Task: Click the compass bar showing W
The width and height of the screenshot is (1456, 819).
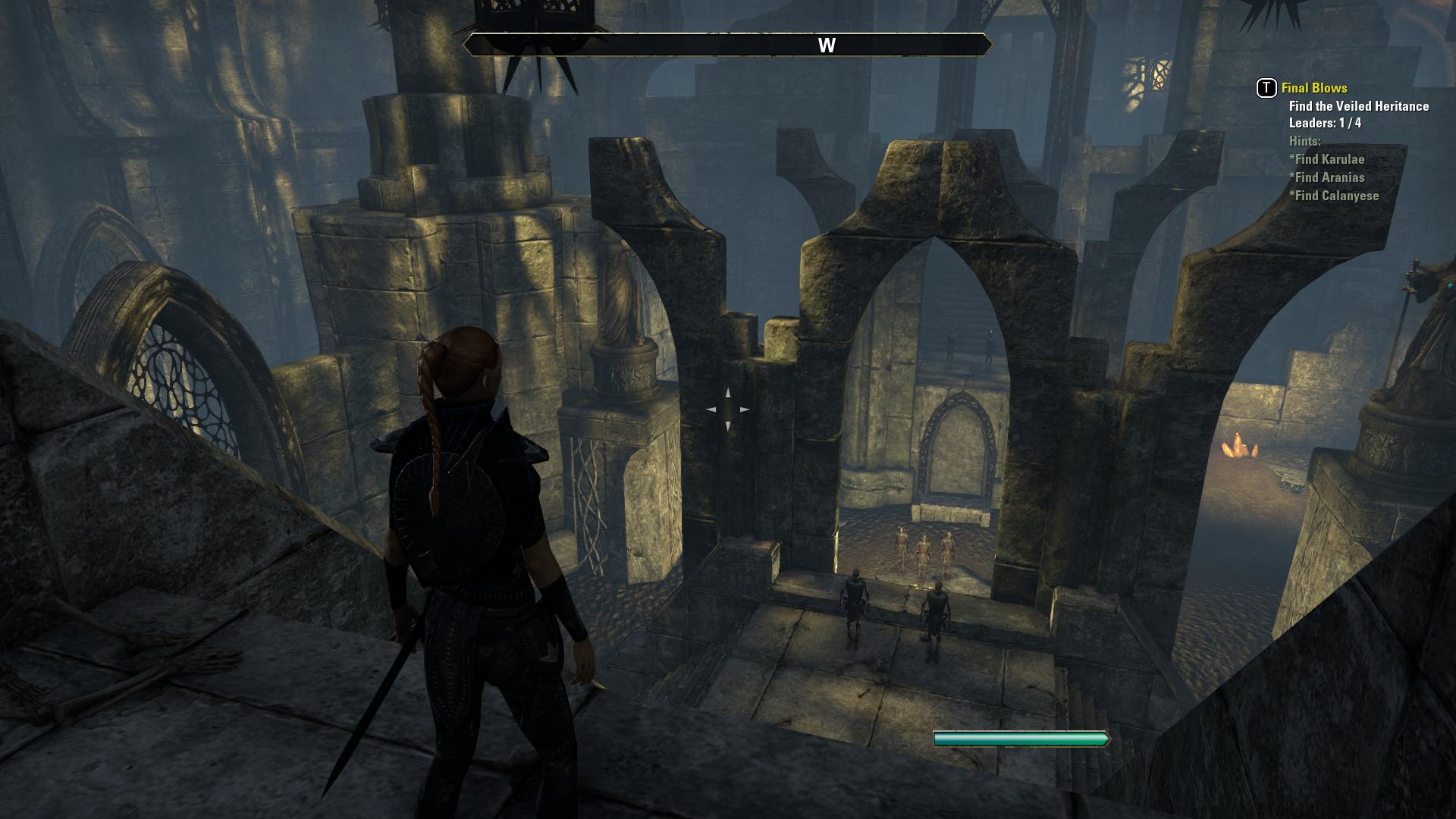Action: click(x=727, y=45)
